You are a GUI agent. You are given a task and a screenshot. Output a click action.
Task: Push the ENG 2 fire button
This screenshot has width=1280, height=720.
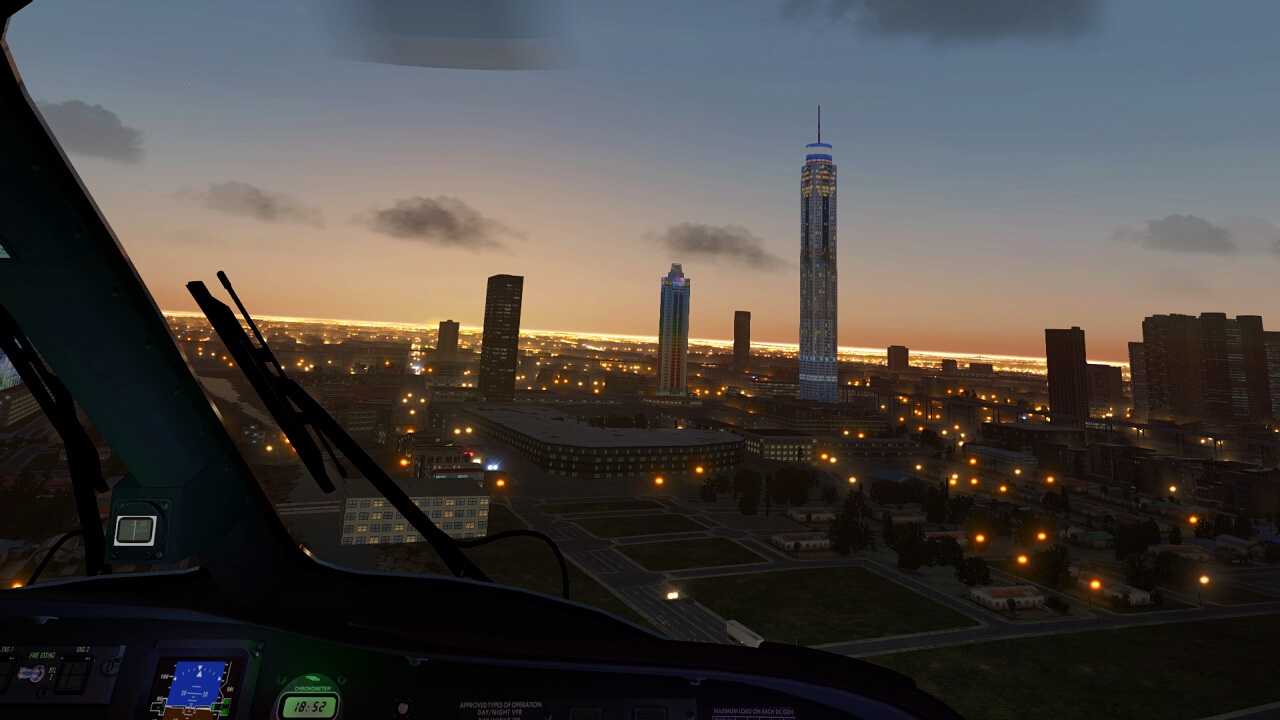pyautogui.click(x=74, y=676)
